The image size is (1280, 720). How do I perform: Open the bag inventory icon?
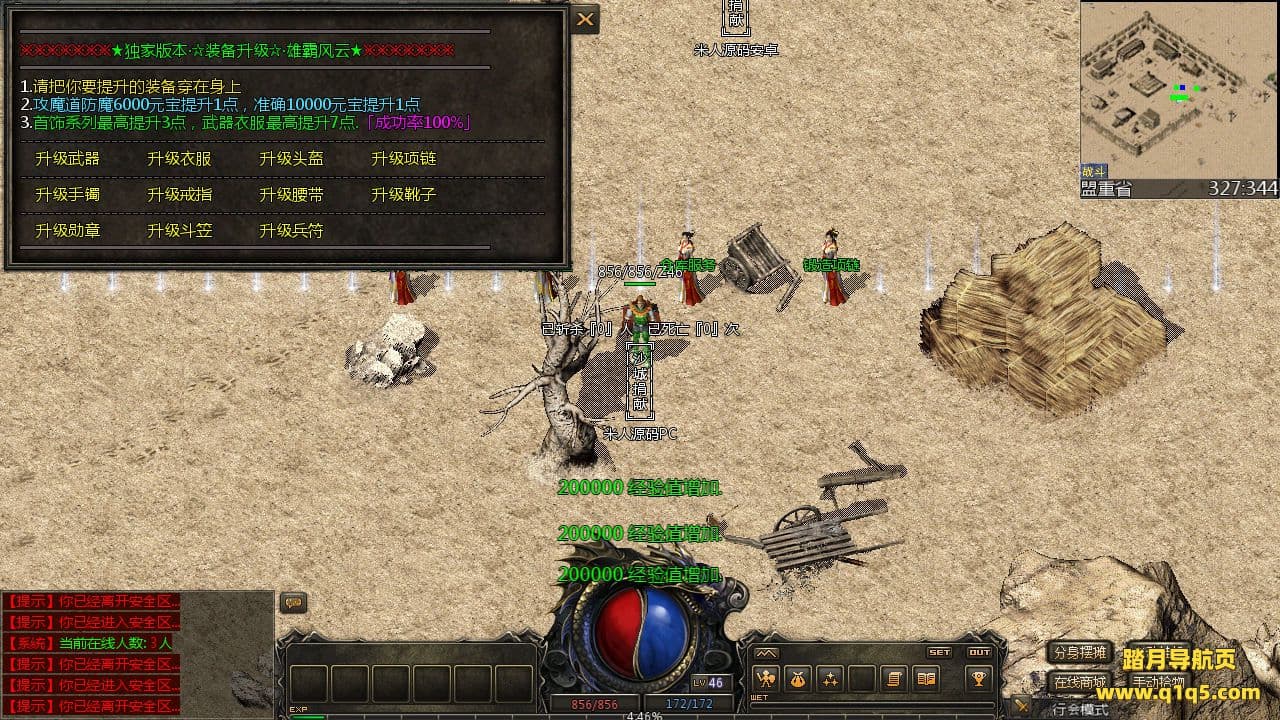[798, 679]
